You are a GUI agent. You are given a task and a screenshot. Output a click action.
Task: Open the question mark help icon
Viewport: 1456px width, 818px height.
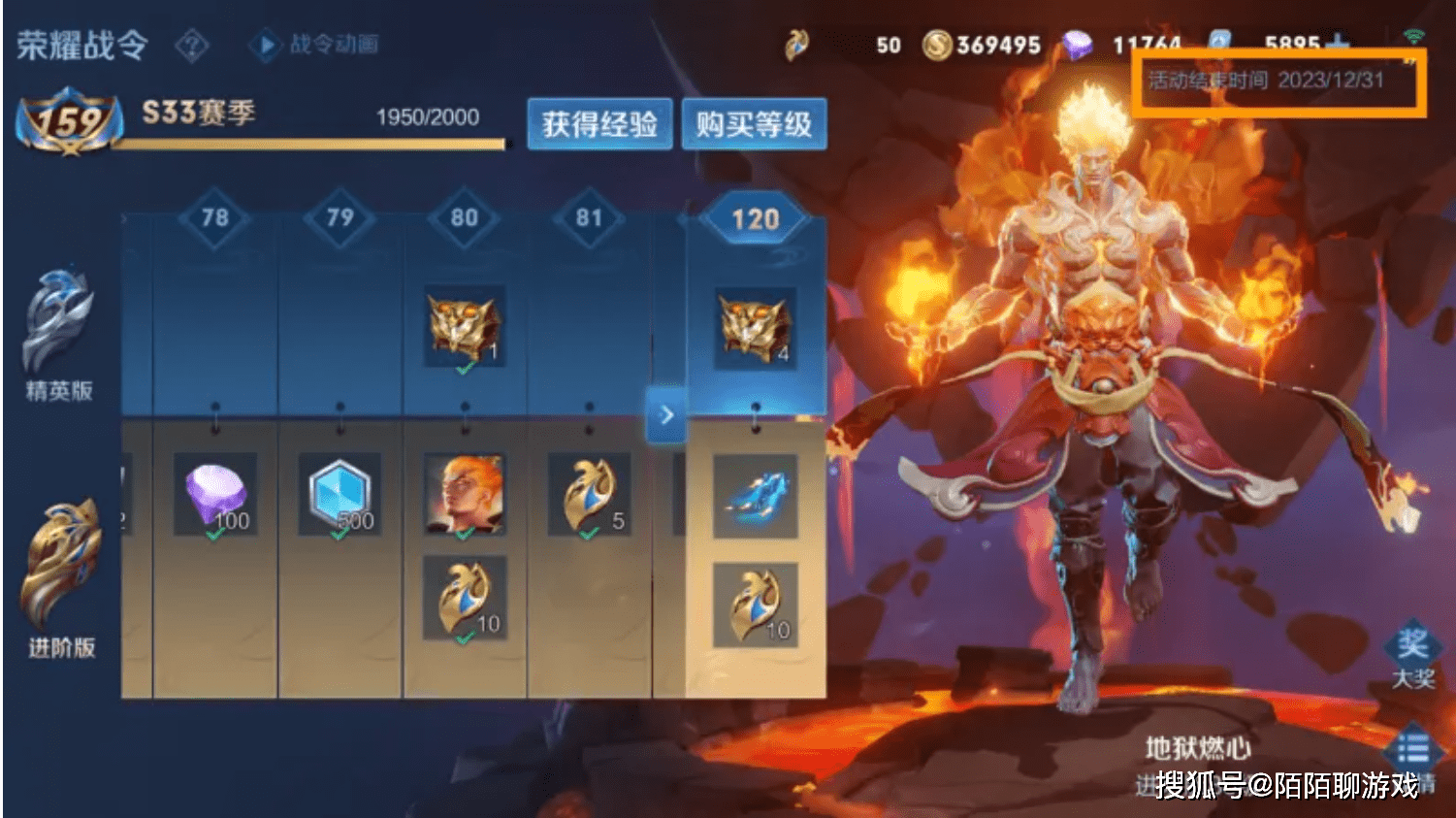(x=192, y=45)
